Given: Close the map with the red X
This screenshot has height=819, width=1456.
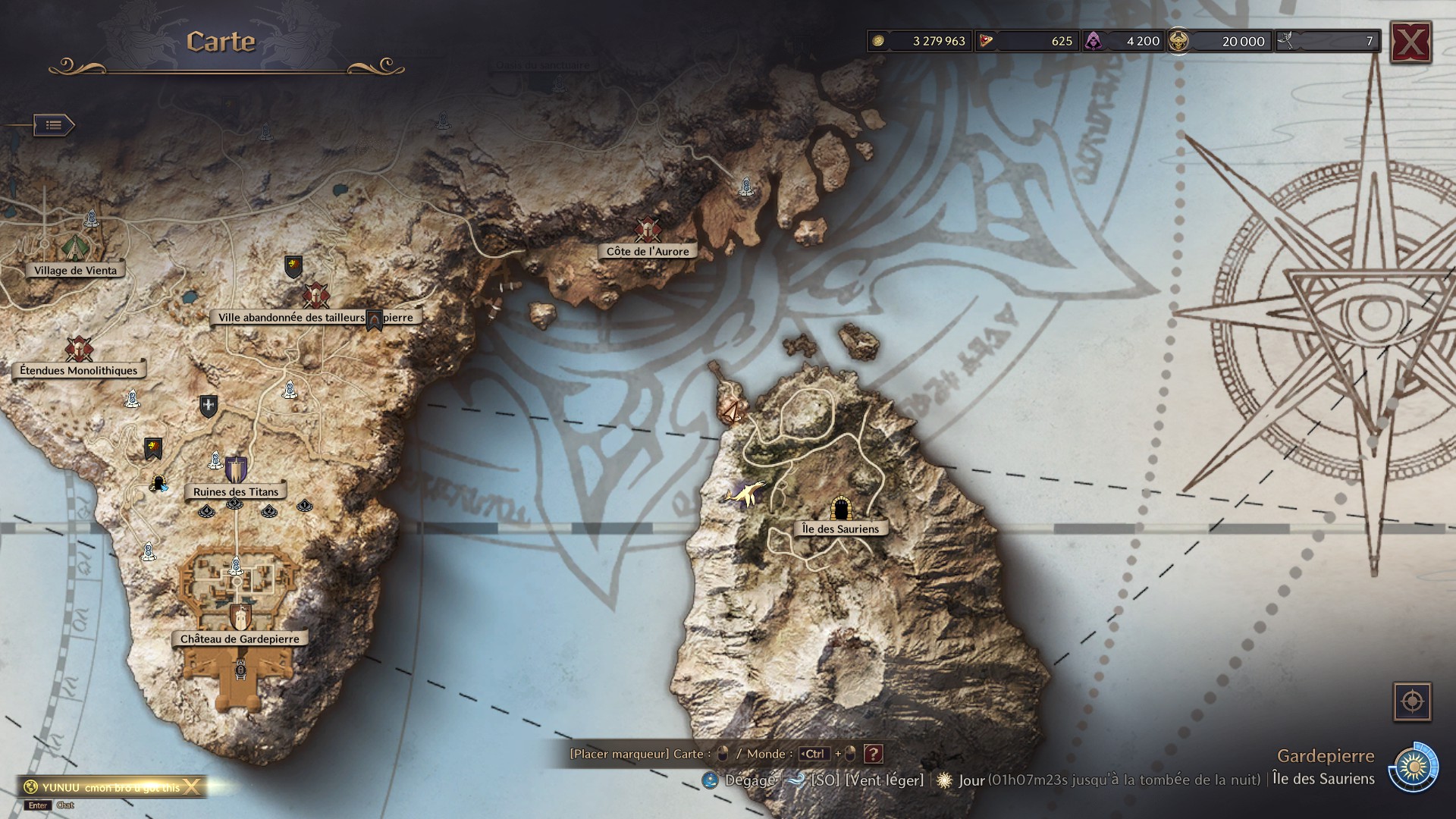Looking at the screenshot, I should pos(1410,42).
